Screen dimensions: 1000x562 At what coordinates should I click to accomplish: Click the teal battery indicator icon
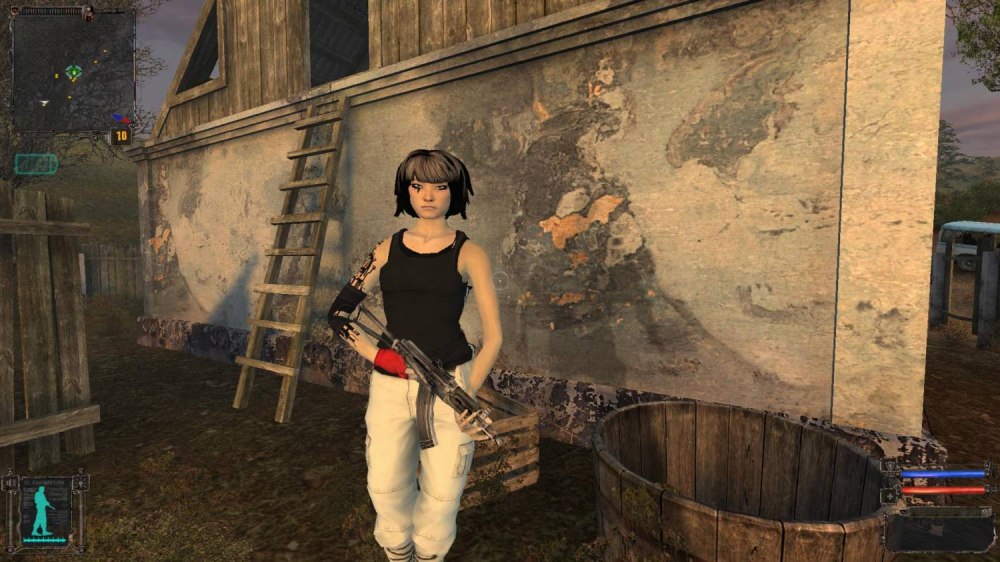pyautogui.click(x=36, y=163)
